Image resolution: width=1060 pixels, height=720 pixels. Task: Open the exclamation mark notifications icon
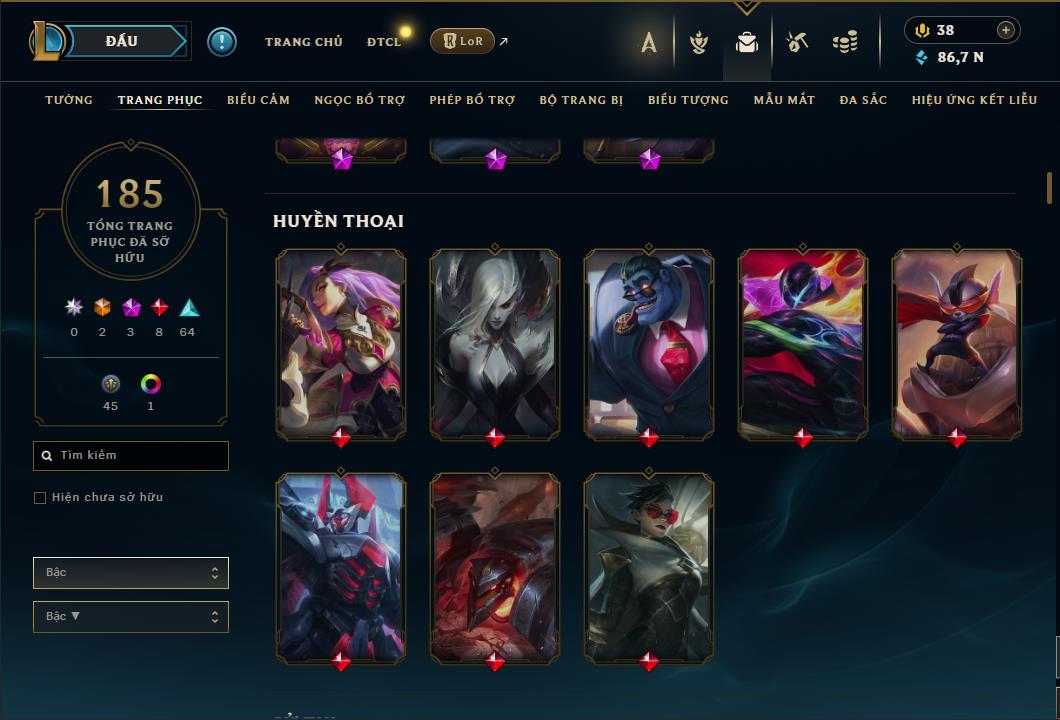click(221, 42)
